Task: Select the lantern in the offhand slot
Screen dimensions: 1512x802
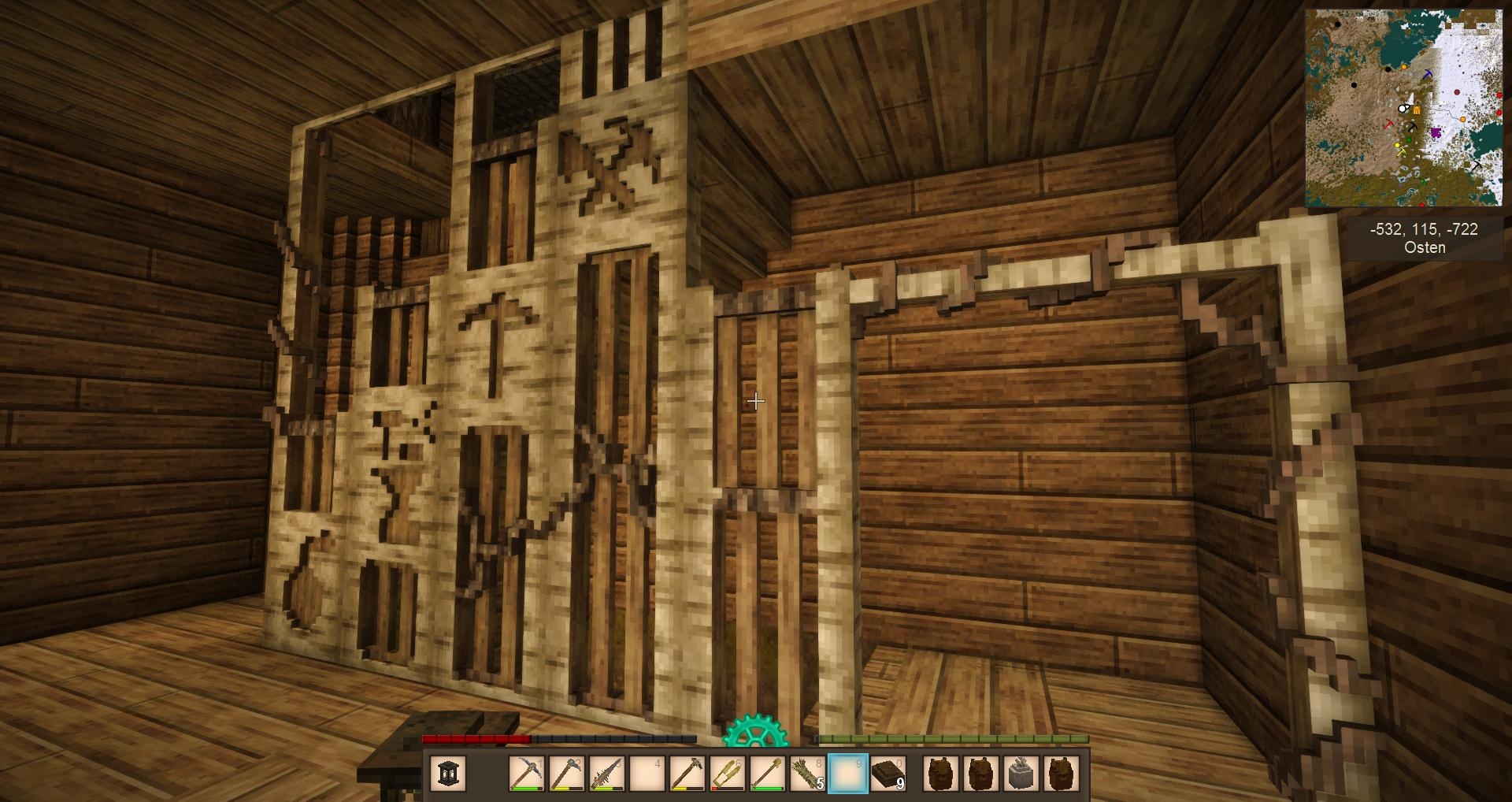Action: 449,773
